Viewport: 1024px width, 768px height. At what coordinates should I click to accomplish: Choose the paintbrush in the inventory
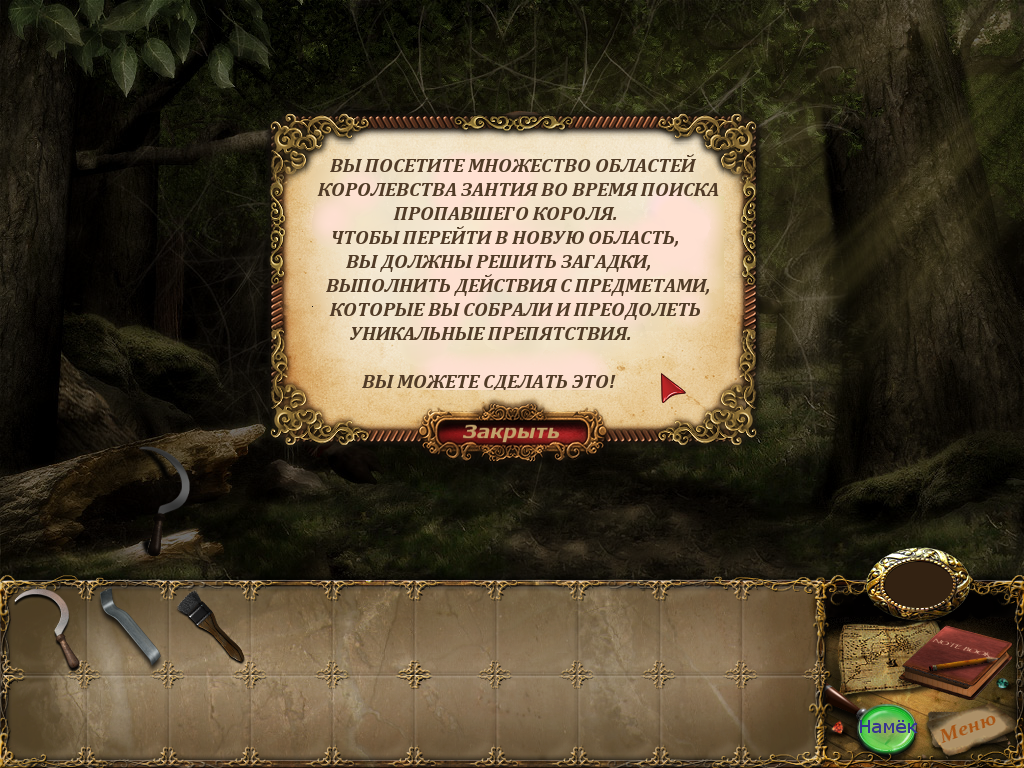coord(209,626)
